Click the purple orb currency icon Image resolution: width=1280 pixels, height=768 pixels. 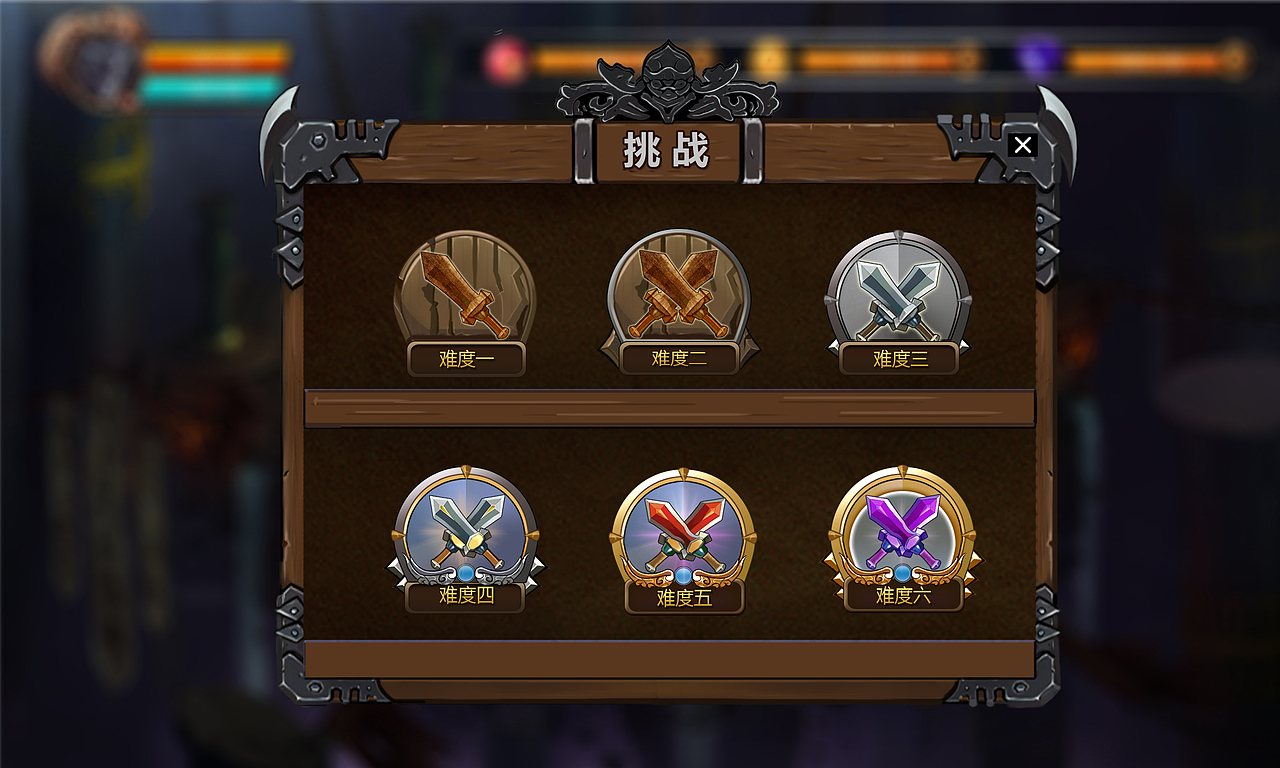point(1036,60)
